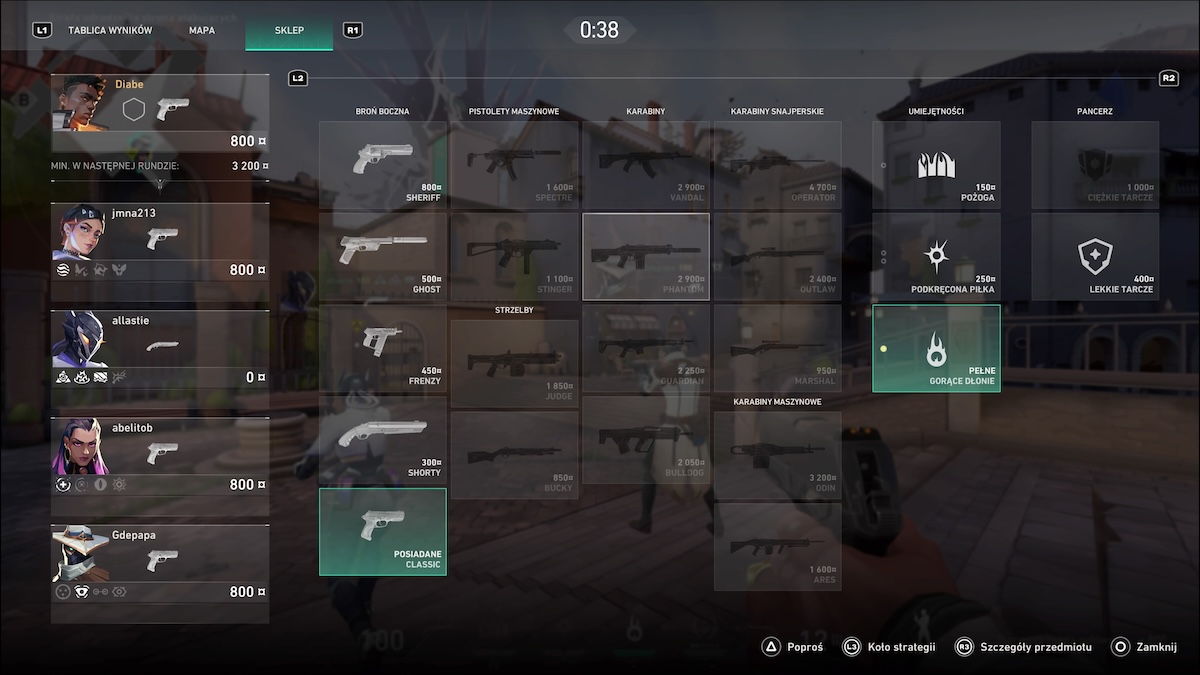Select the Ciężkie Tarcze heavy shields
Viewport: 1200px width, 675px height.
(x=1095, y=165)
